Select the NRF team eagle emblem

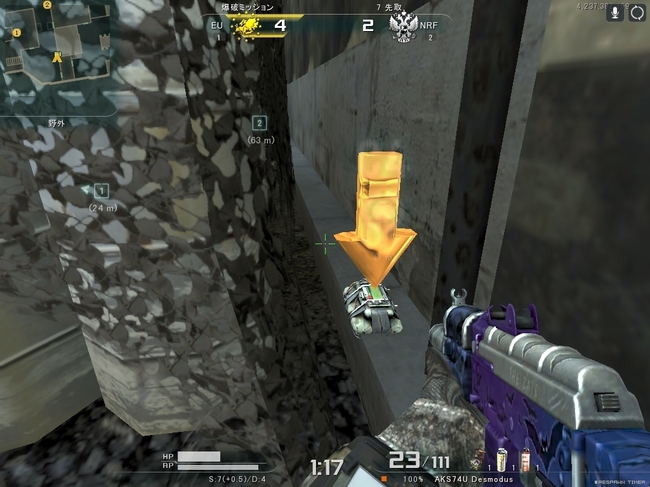(x=403, y=26)
